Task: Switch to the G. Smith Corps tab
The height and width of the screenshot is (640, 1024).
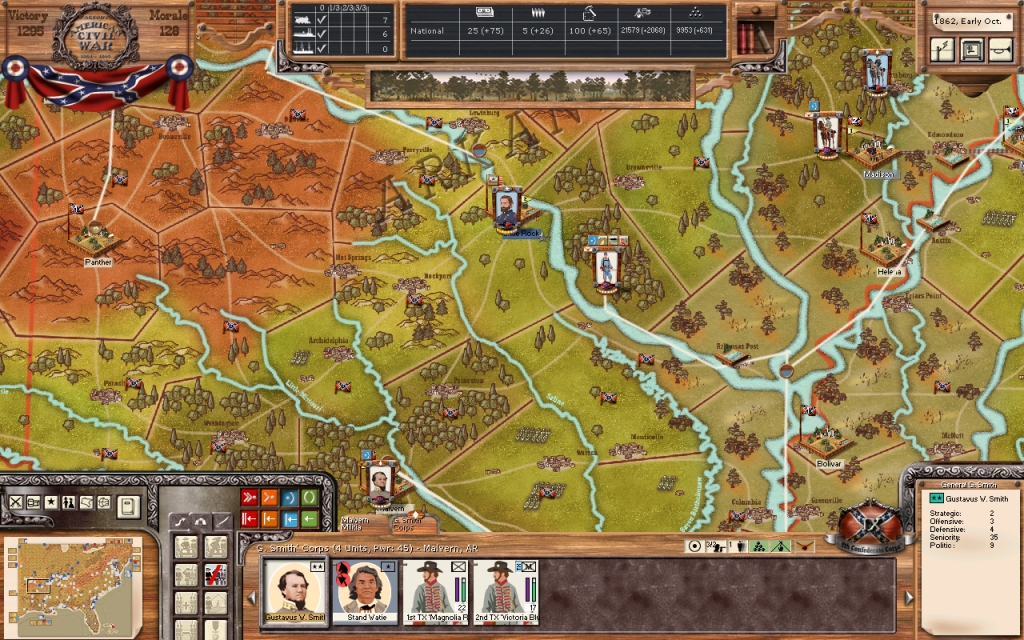Action: (408, 522)
